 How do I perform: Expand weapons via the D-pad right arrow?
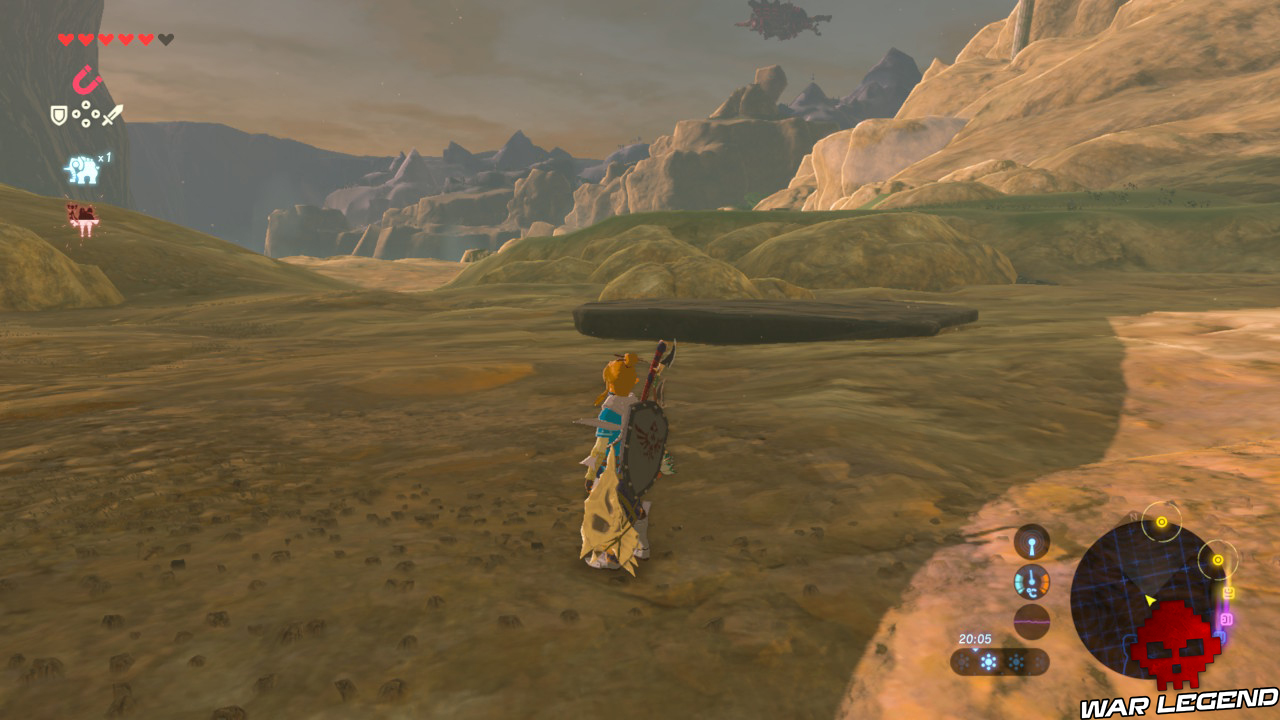coord(94,114)
